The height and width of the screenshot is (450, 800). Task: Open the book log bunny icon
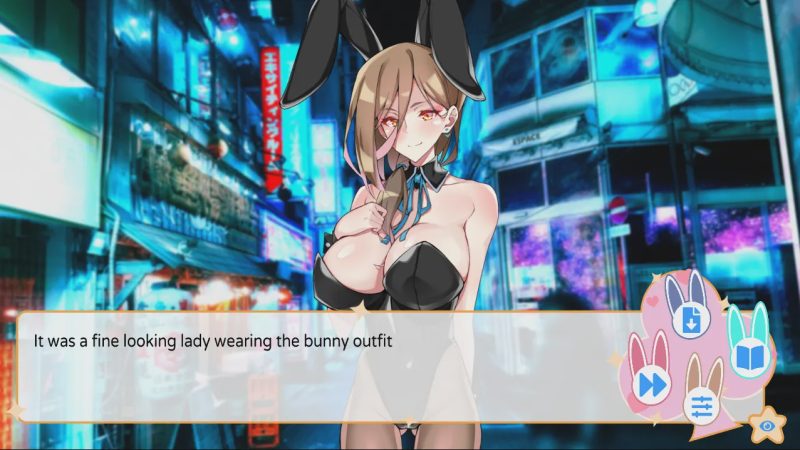click(749, 355)
